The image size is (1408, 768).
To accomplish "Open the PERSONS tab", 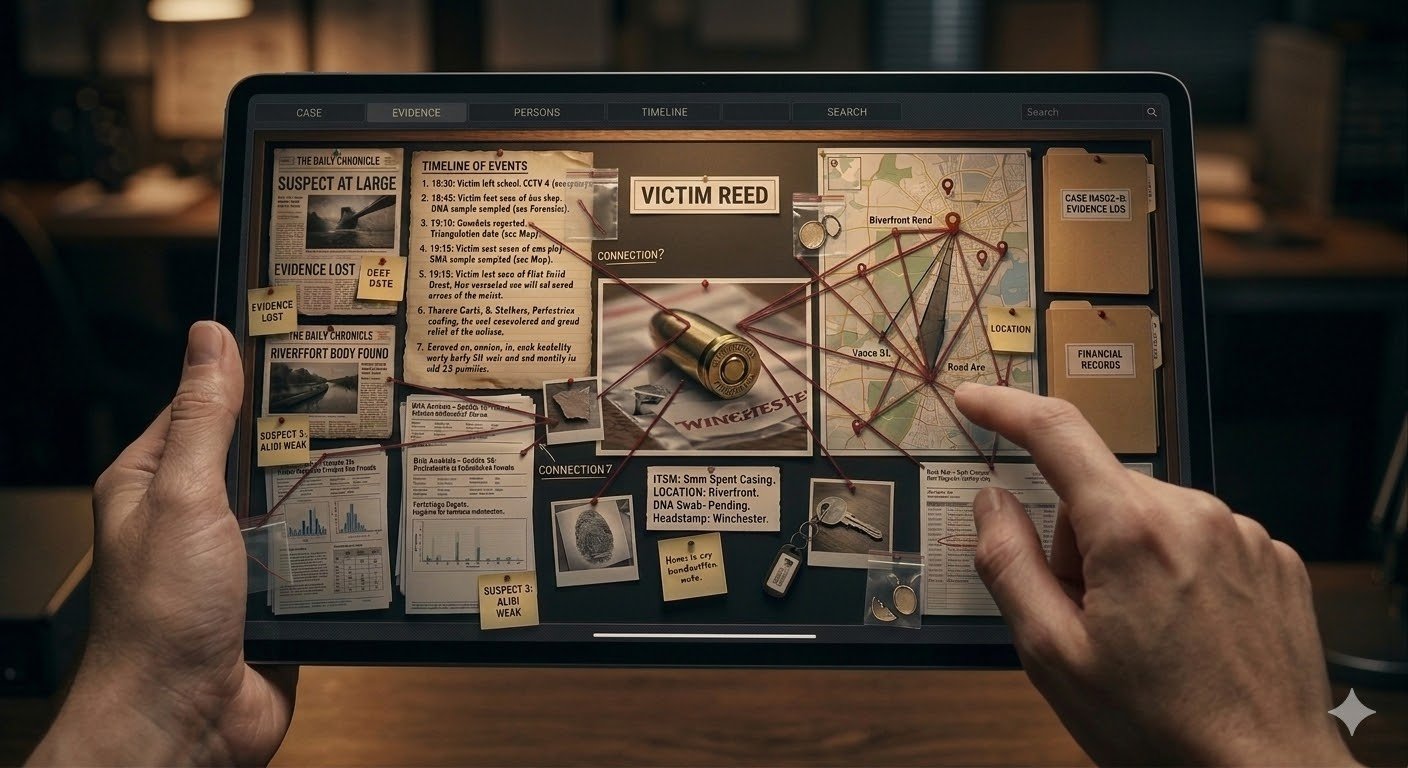I will 536,112.
